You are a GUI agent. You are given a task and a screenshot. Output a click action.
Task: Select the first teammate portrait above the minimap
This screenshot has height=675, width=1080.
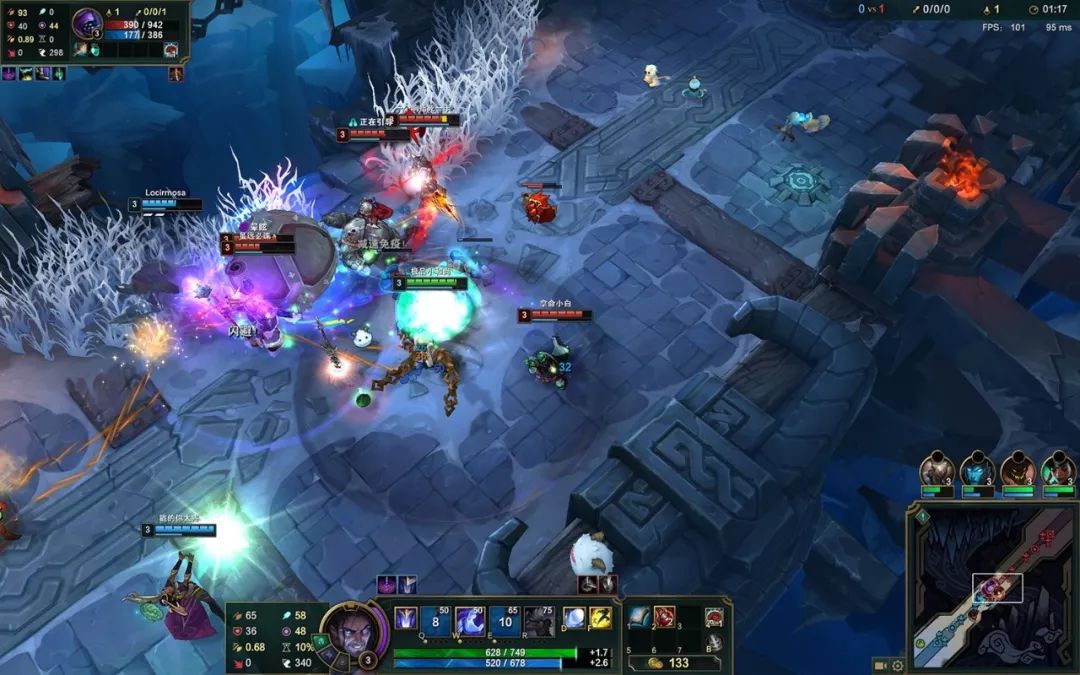pyautogui.click(x=936, y=468)
